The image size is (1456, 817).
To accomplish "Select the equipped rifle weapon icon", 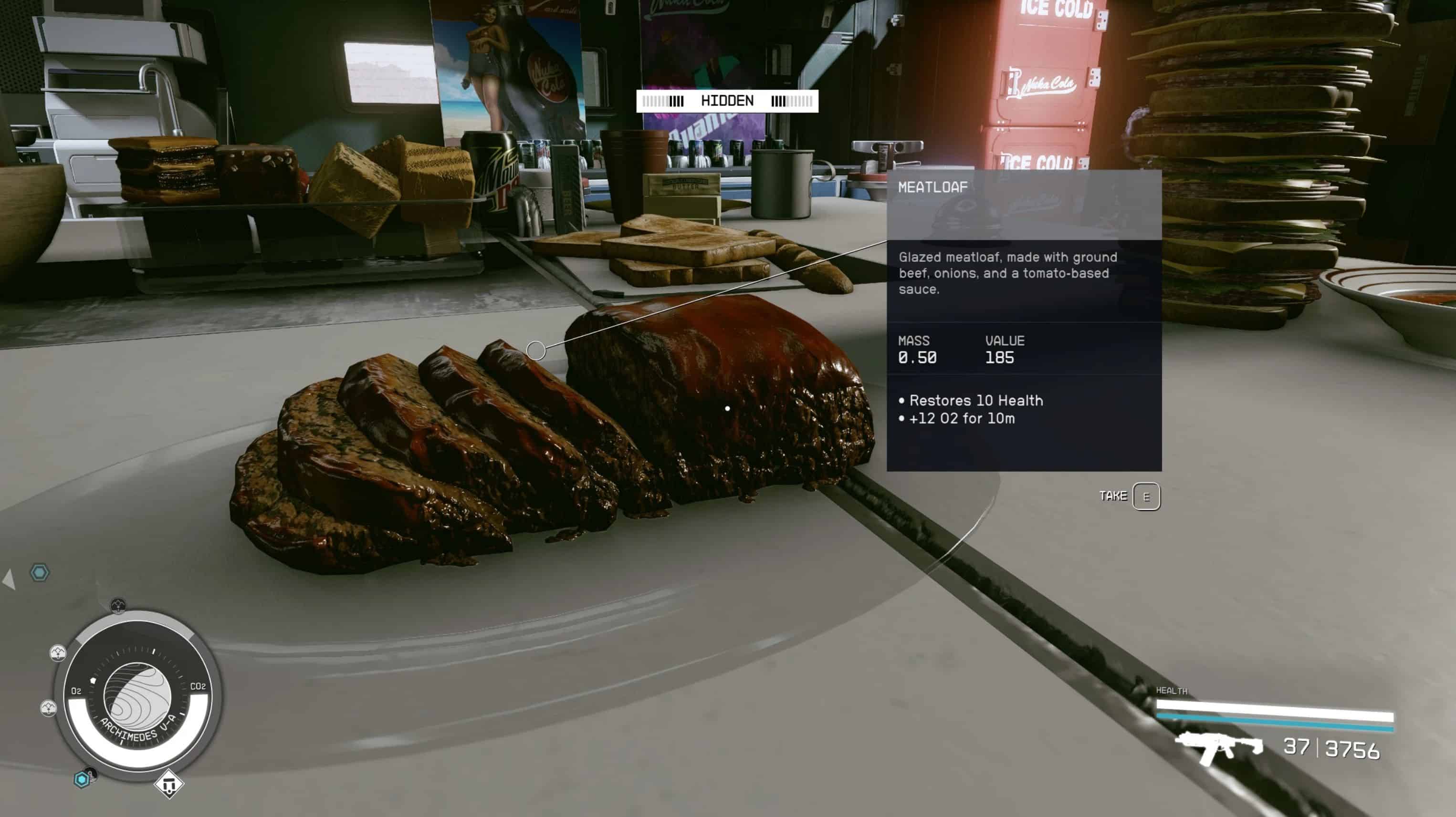I will [1219, 747].
